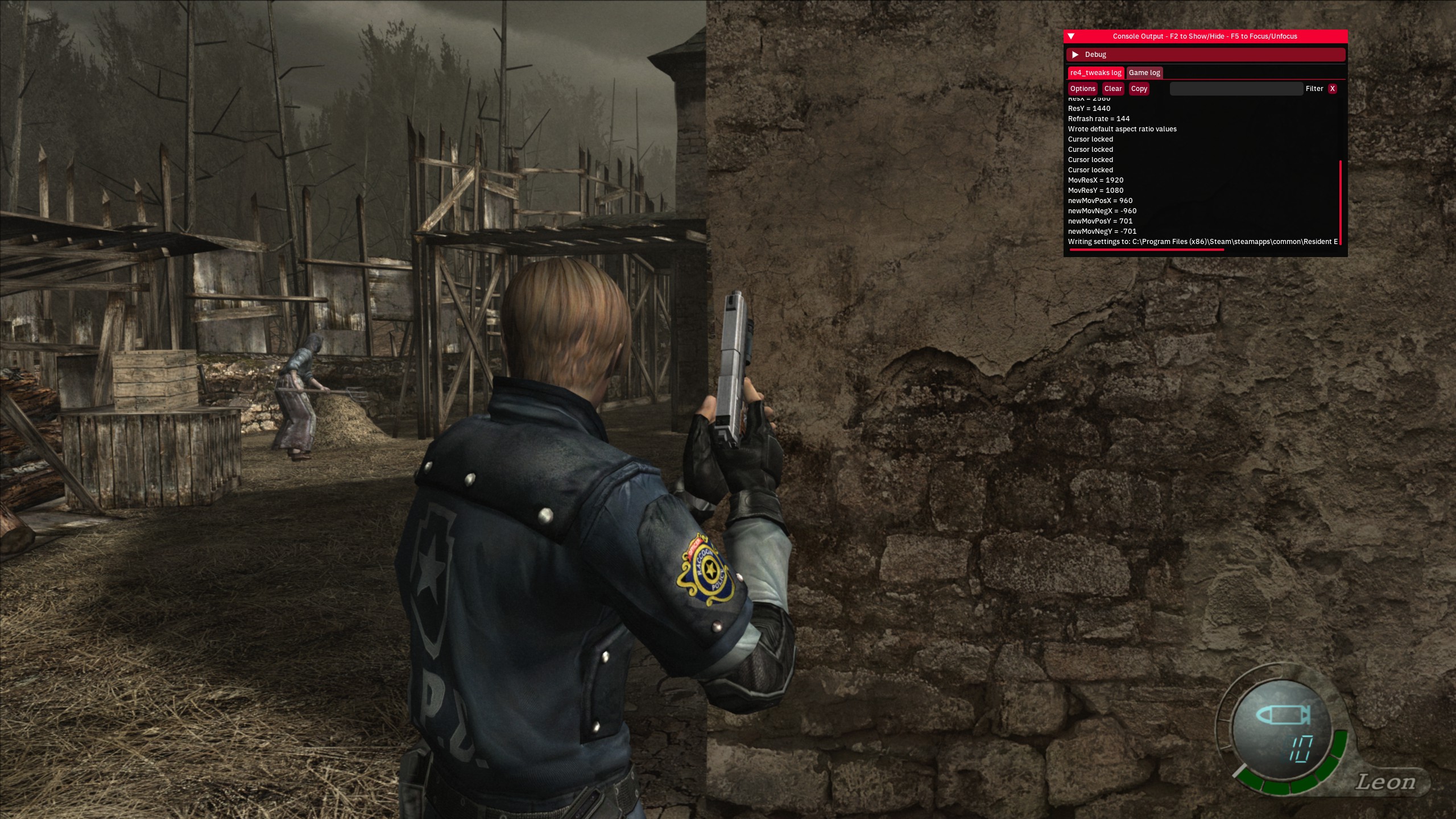Click the console's horizontal scrollbar
Image resolution: width=1456 pixels, height=819 pixels.
[1146, 250]
